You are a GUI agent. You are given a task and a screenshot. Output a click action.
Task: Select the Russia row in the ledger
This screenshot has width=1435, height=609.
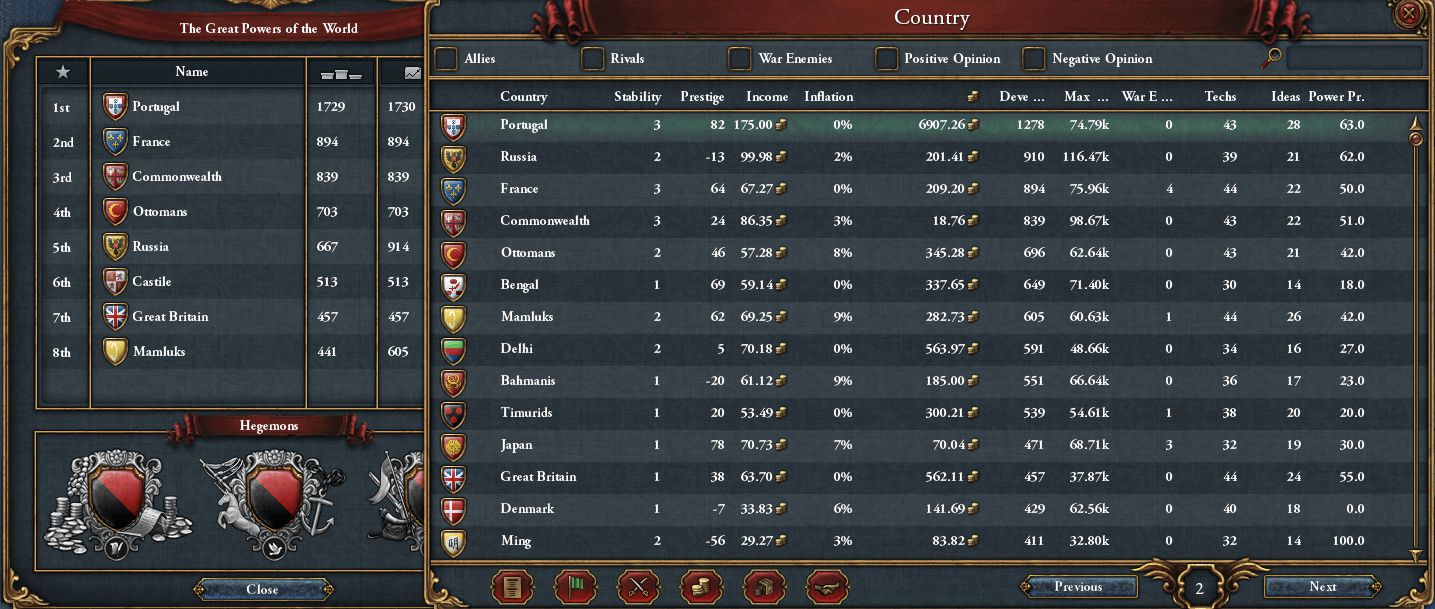click(x=518, y=157)
